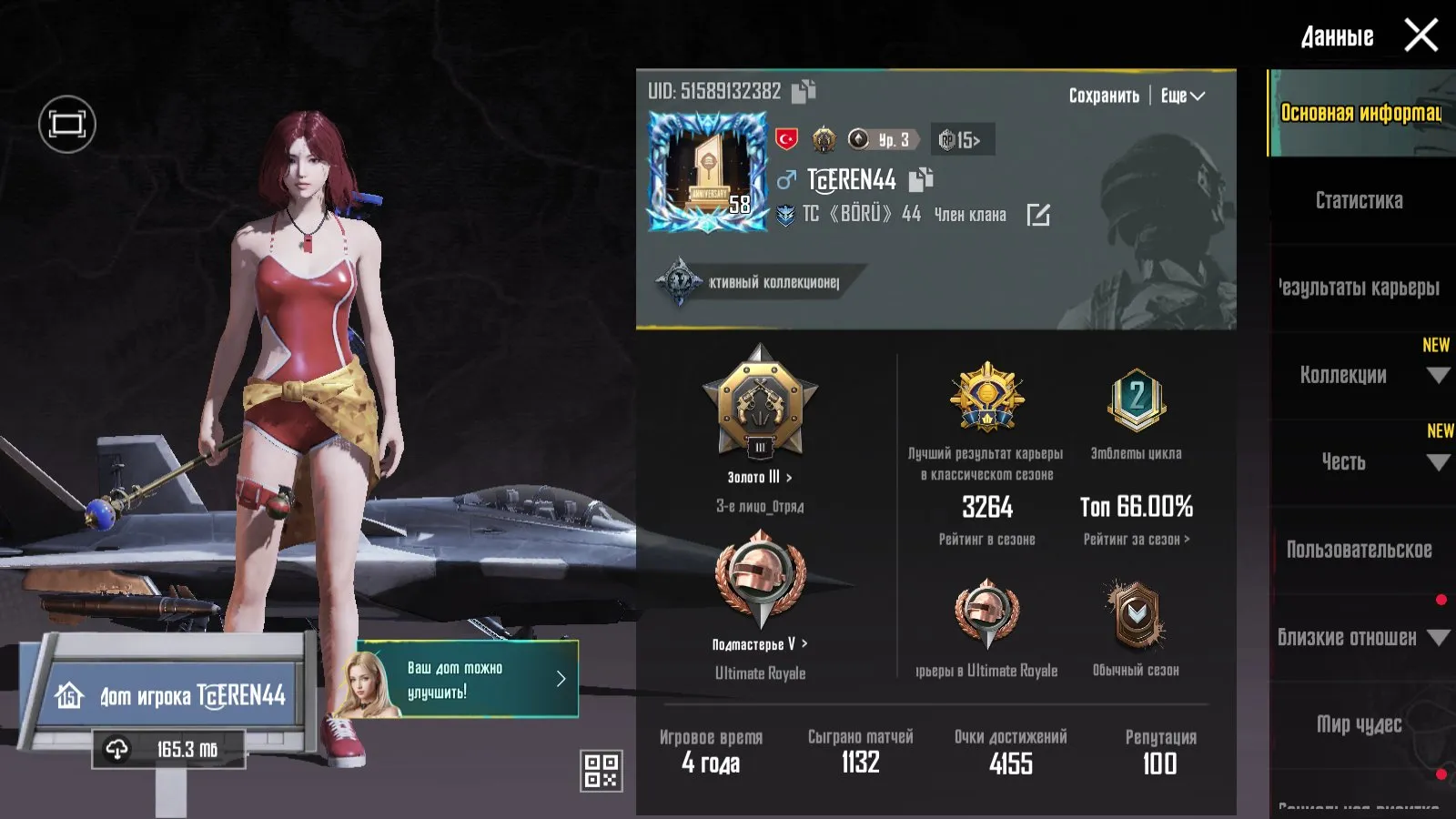The width and height of the screenshot is (1456, 819).
Task: Copy the player name TcEREN44
Action: click(x=919, y=180)
